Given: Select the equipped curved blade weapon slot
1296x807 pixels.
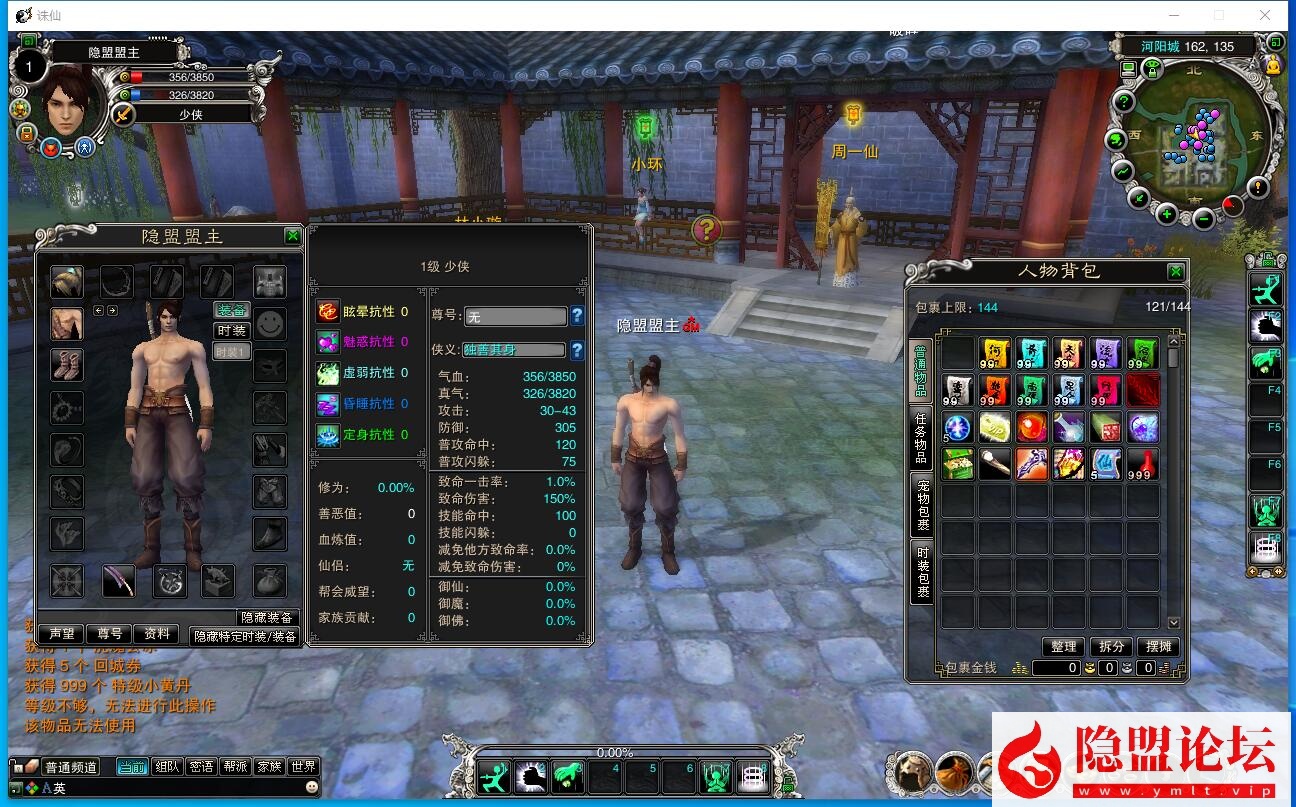Looking at the screenshot, I should click(x=119, y=580).
